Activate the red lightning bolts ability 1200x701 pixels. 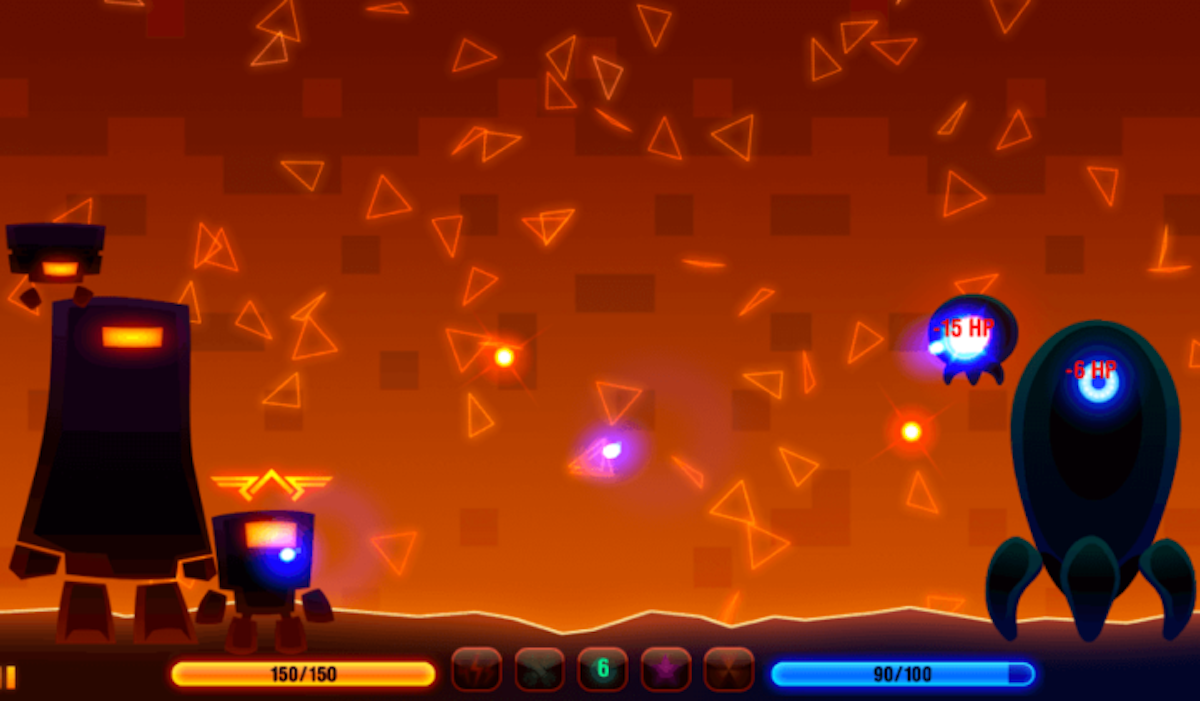click(476, 669)
